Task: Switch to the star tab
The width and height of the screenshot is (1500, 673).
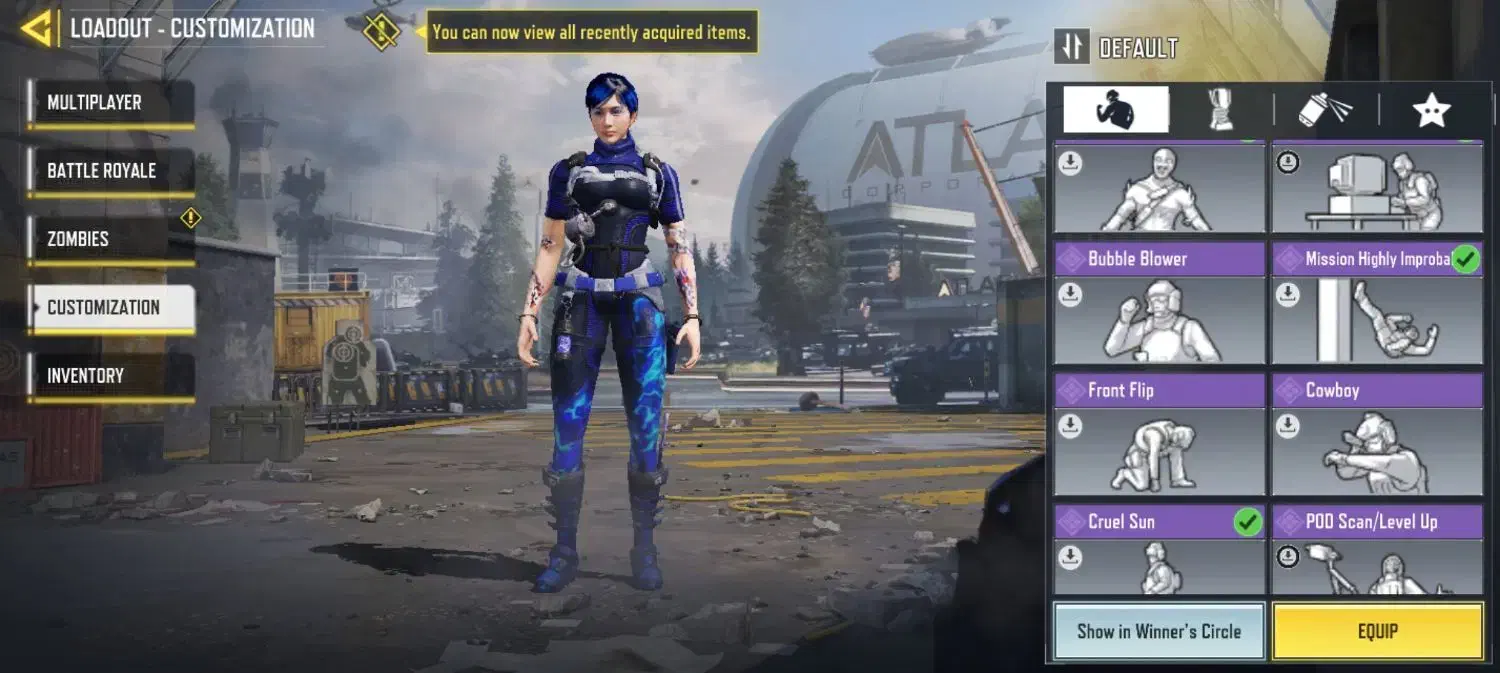Action: 1431,110
